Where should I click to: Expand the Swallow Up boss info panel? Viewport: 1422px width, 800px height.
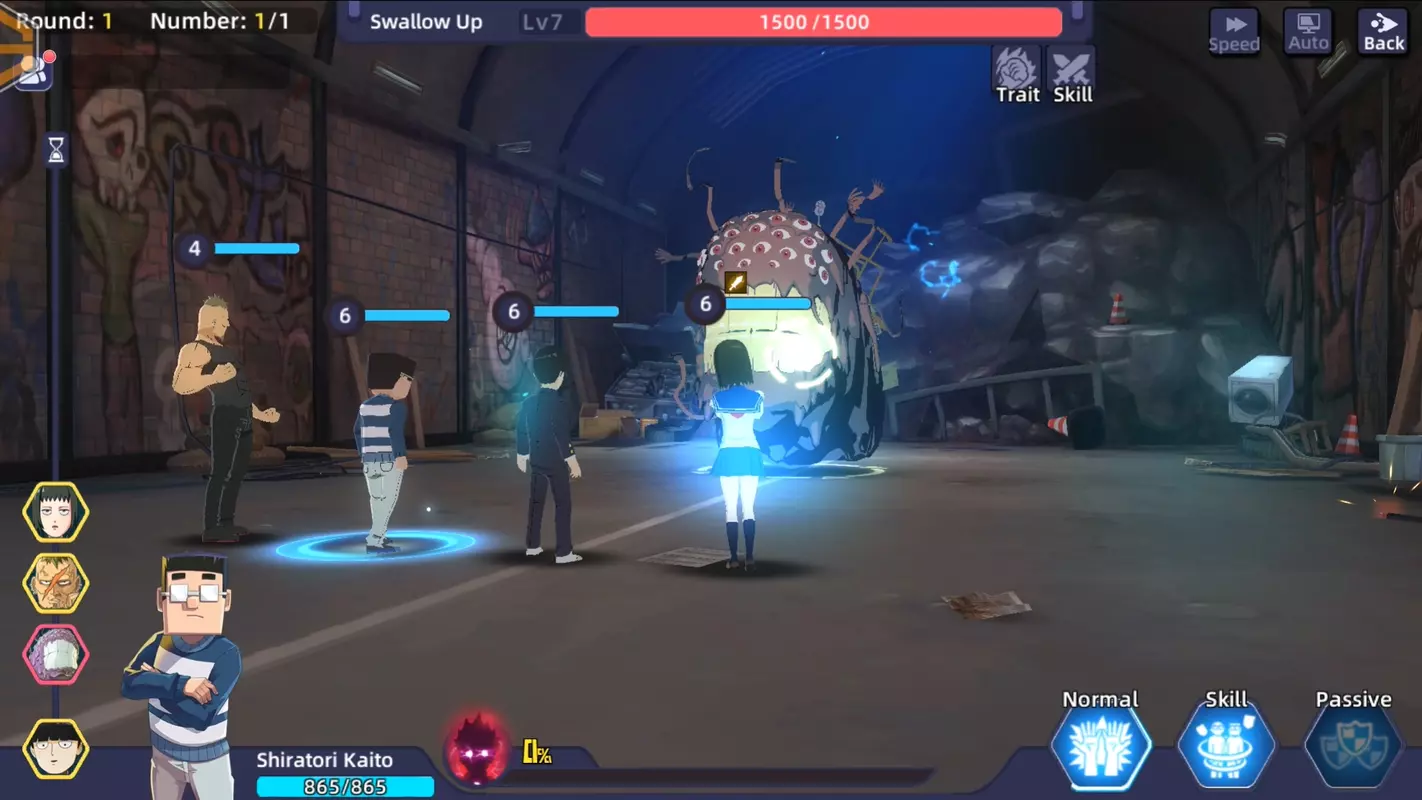pyautogui.click(x=427, y=21)
